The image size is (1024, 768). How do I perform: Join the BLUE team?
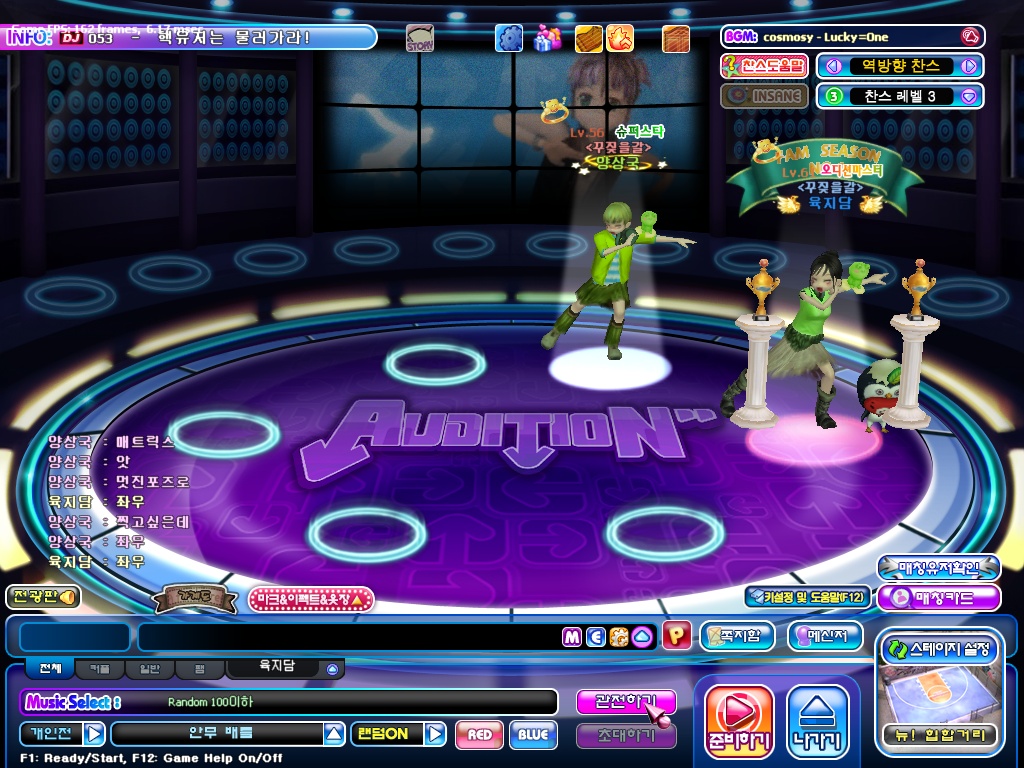pos(533,735)
